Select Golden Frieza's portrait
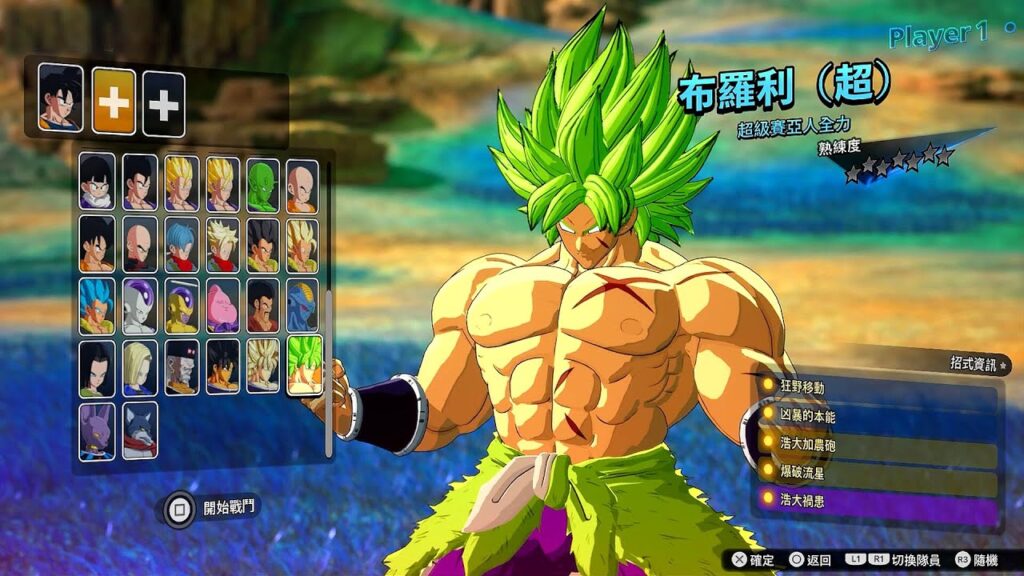 [181, 306]
